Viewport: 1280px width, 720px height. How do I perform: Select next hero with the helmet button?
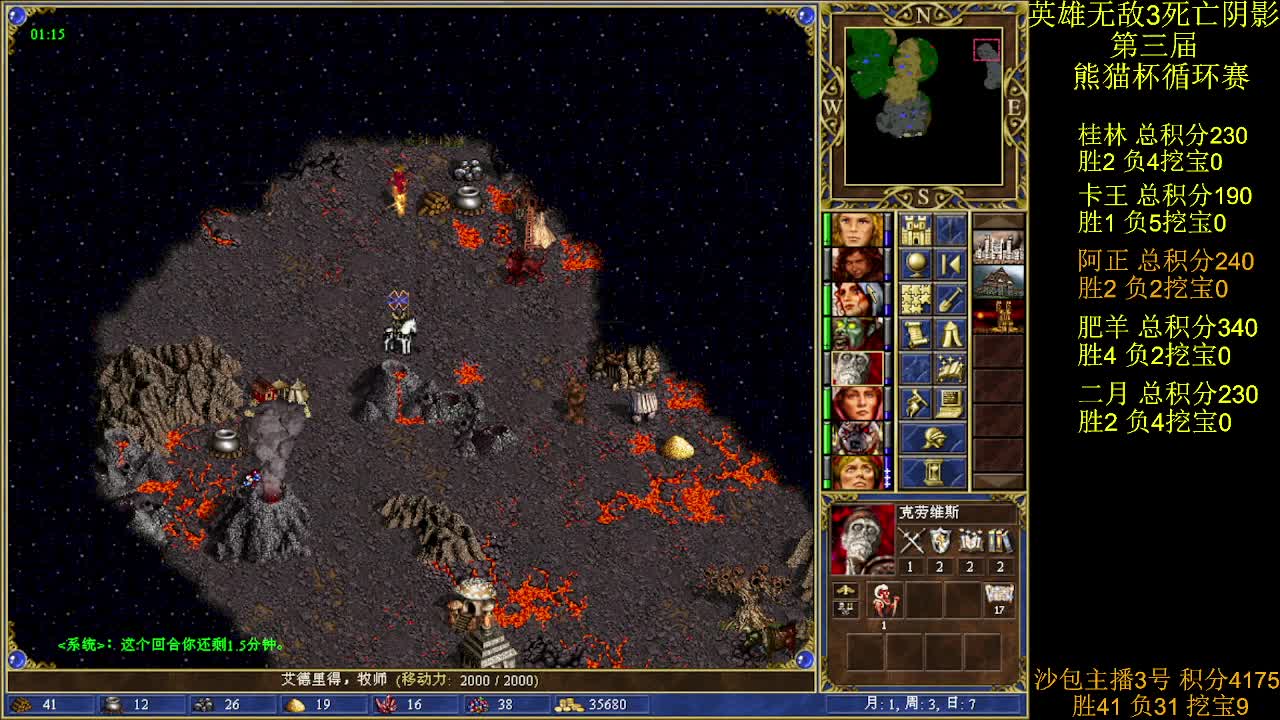[933, 438]
